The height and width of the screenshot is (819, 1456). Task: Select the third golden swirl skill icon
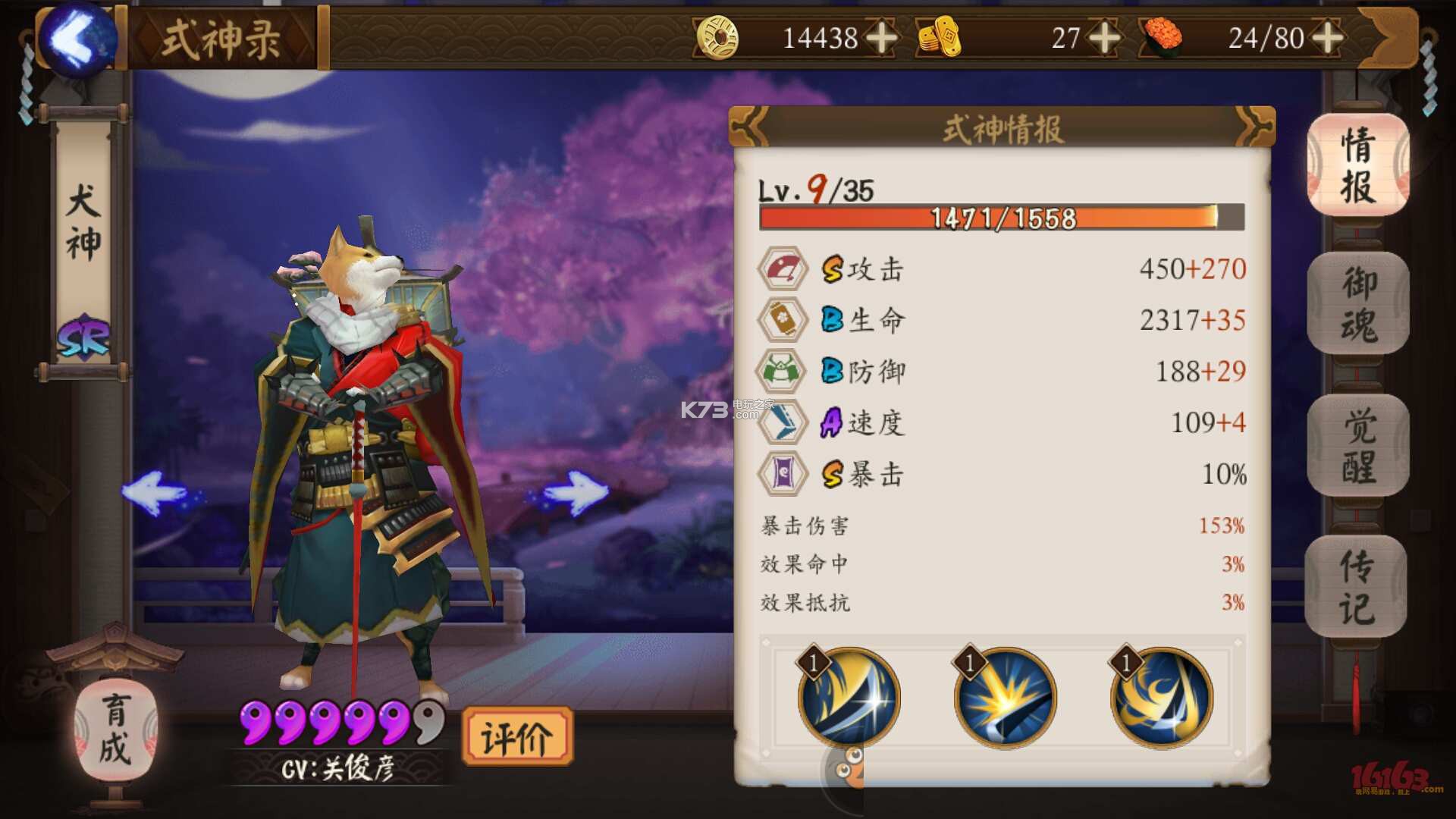point(1162,696)
